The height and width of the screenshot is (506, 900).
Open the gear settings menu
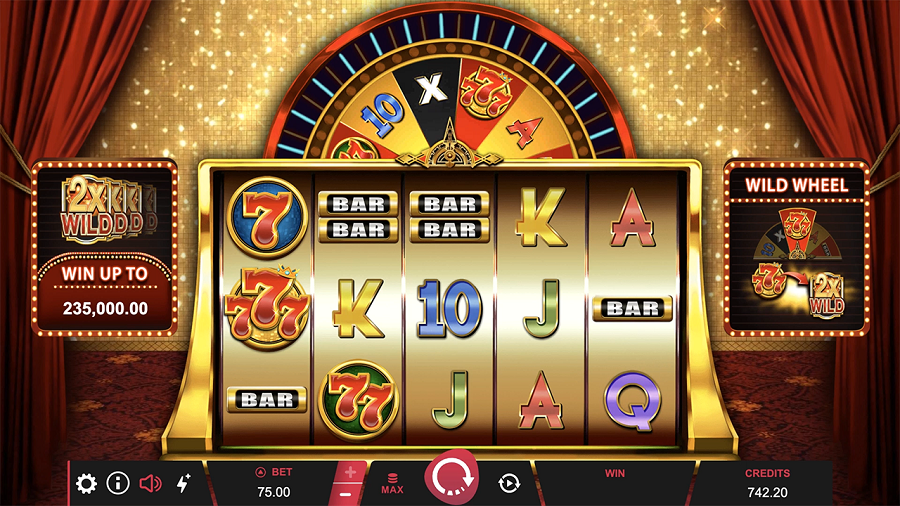(87, 484)
